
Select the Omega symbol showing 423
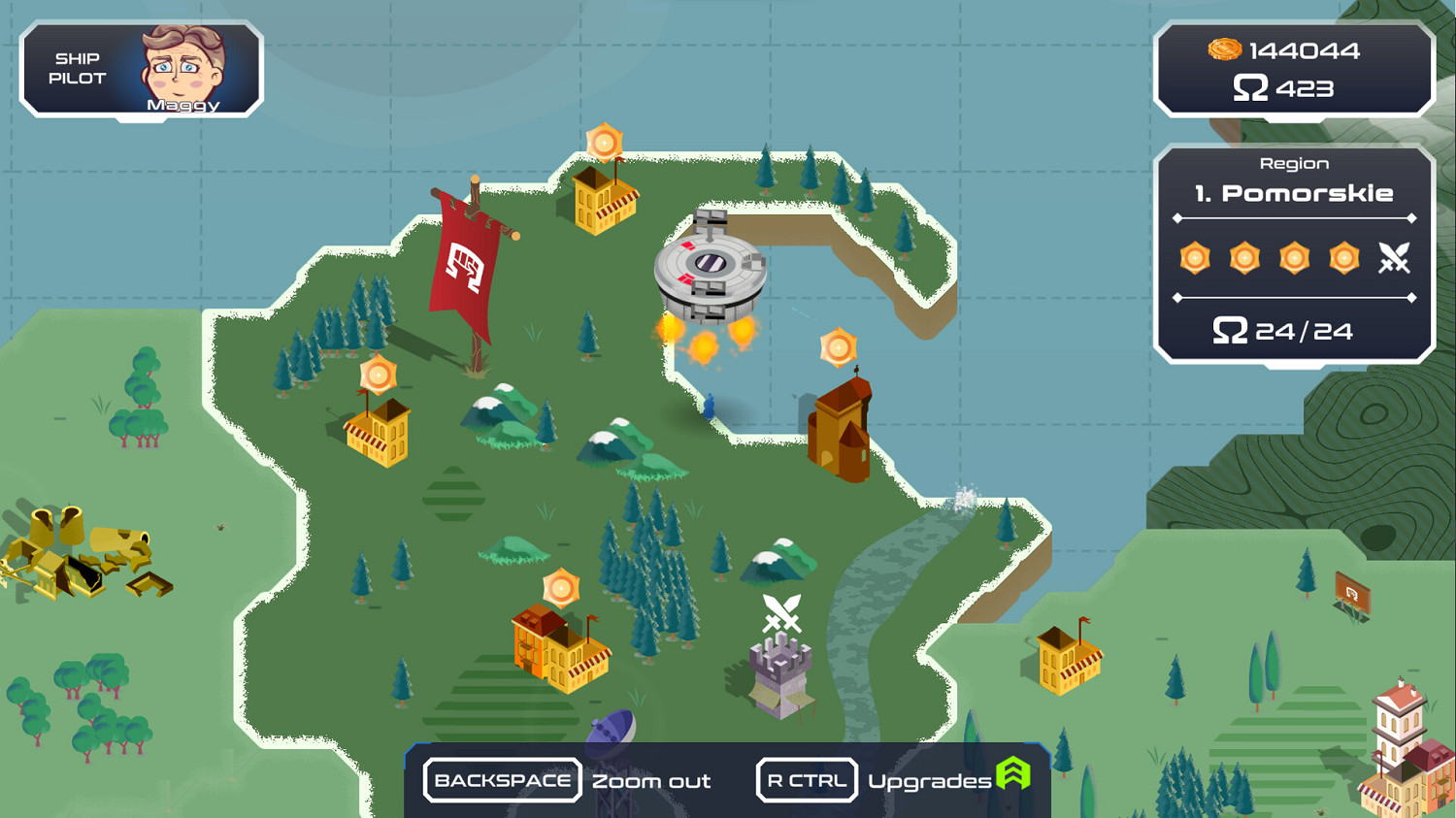point(1250,88)
